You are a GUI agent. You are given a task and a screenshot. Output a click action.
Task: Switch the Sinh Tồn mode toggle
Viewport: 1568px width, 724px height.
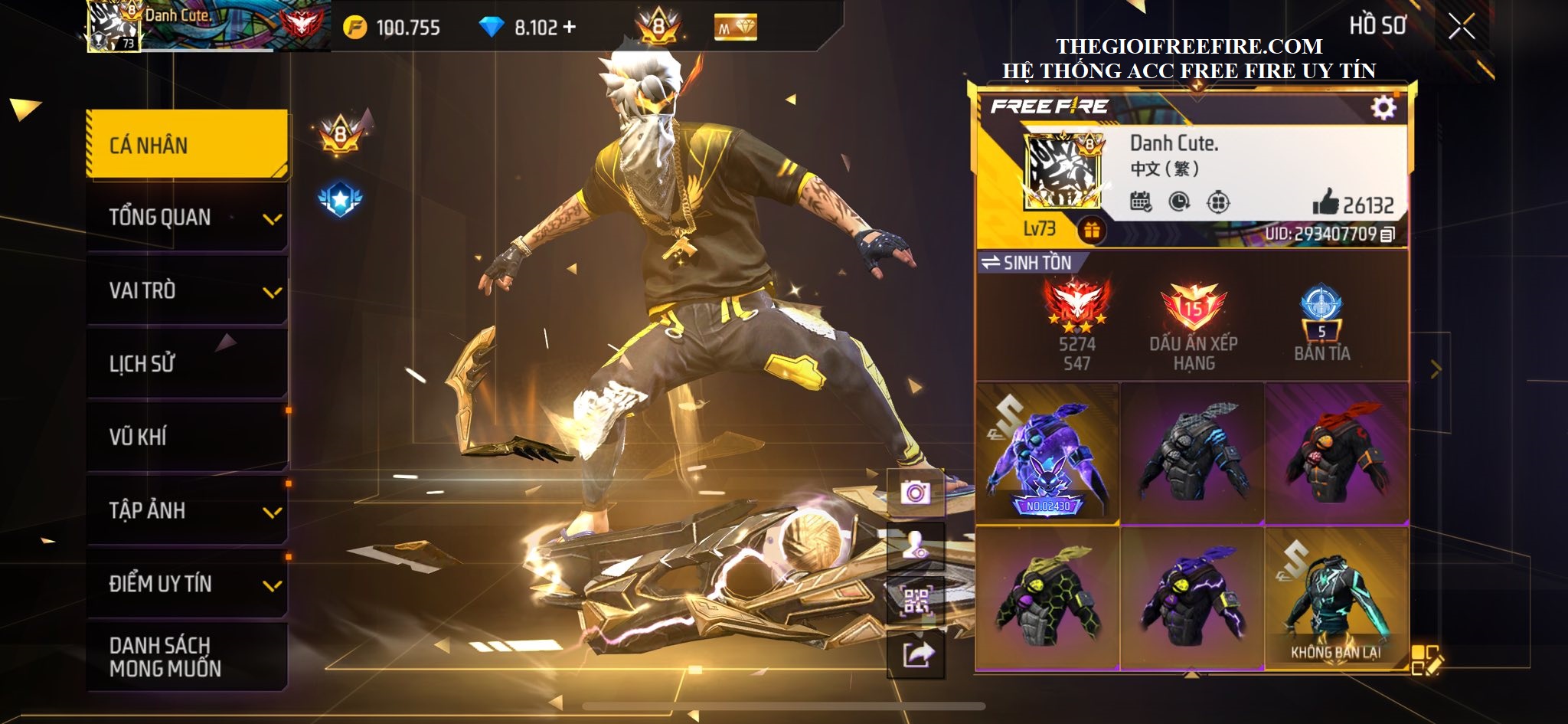(1027, 263)
